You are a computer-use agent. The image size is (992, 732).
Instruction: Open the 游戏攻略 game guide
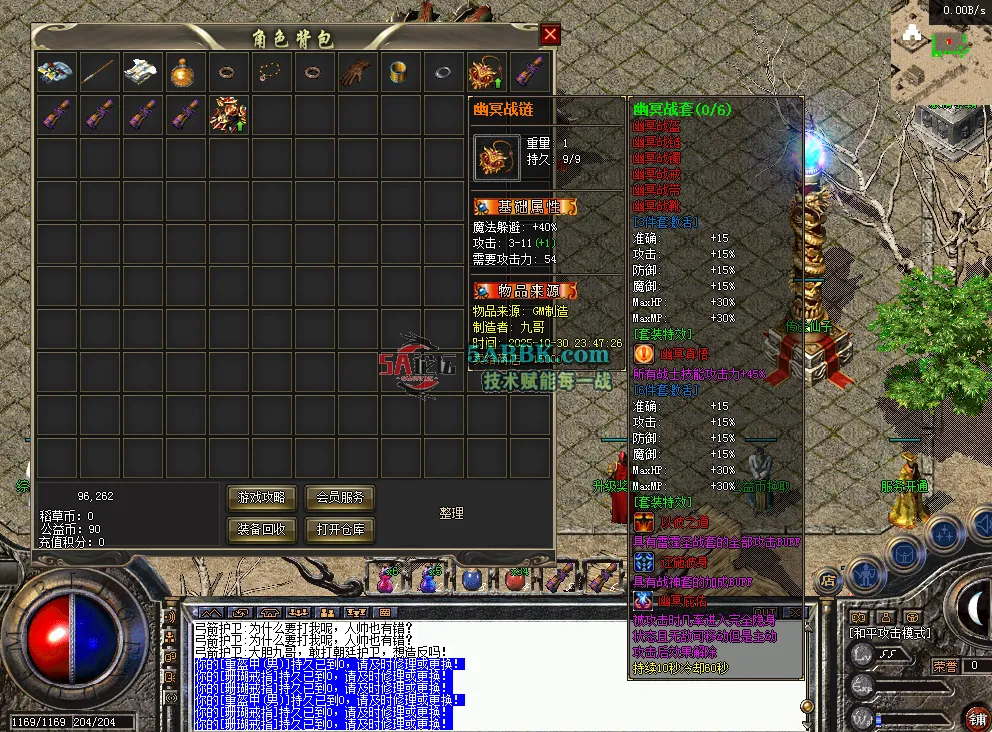[262, 497]
